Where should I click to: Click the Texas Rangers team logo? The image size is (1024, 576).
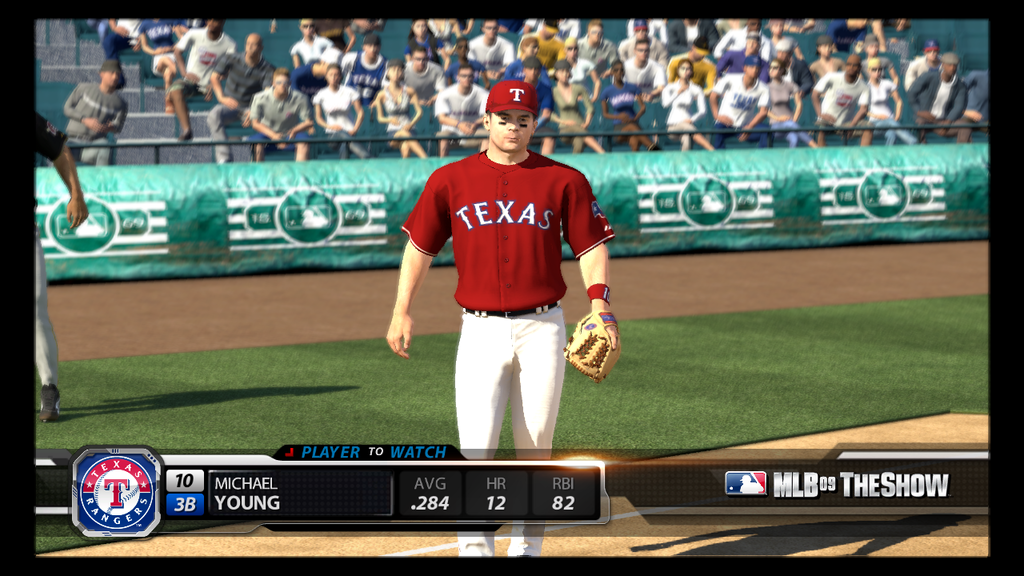click(117, 493)
